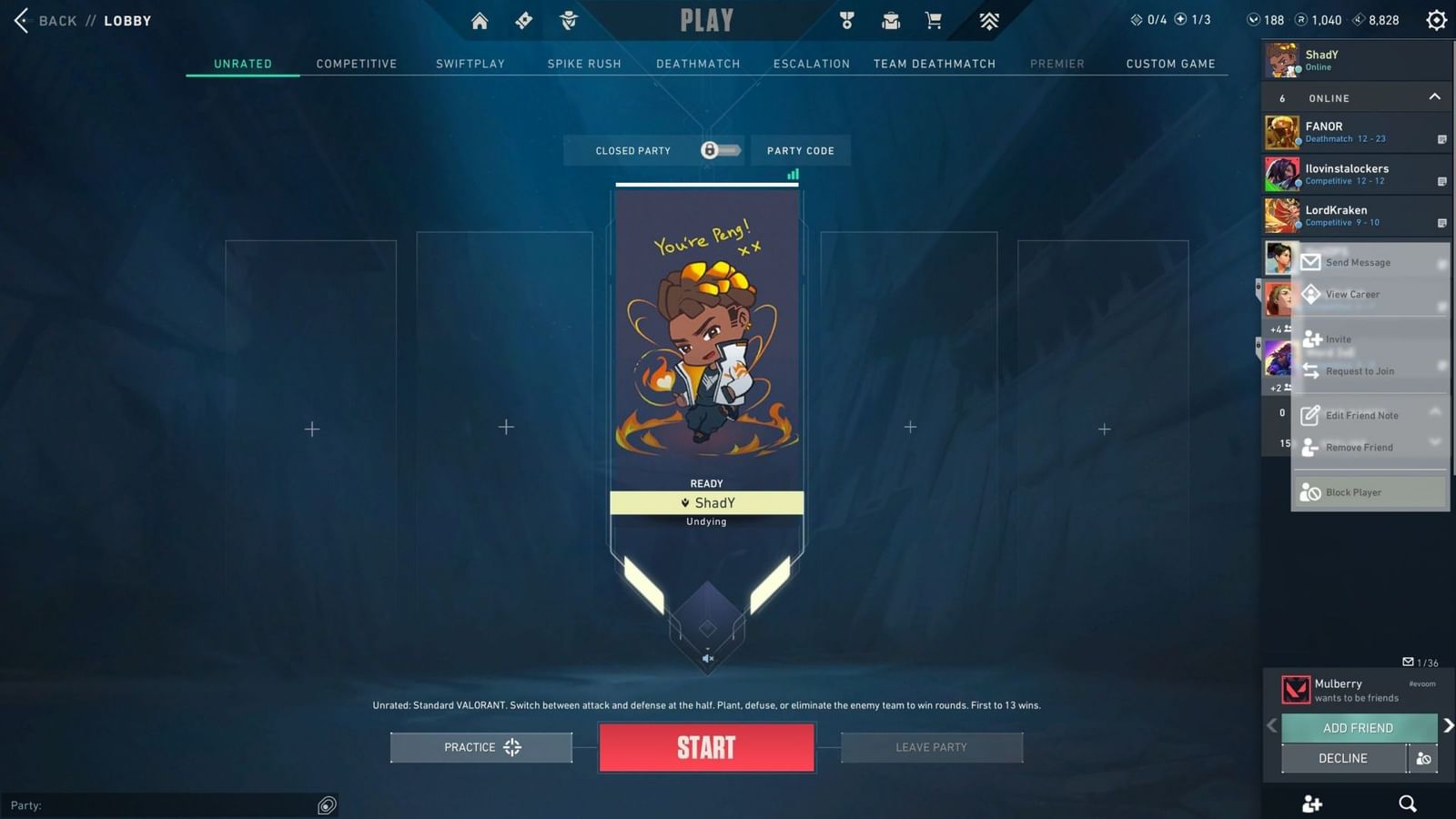Viewport: 1456px width, 819px height.
Task: Open the Esports hub icon
Action: 988,20
